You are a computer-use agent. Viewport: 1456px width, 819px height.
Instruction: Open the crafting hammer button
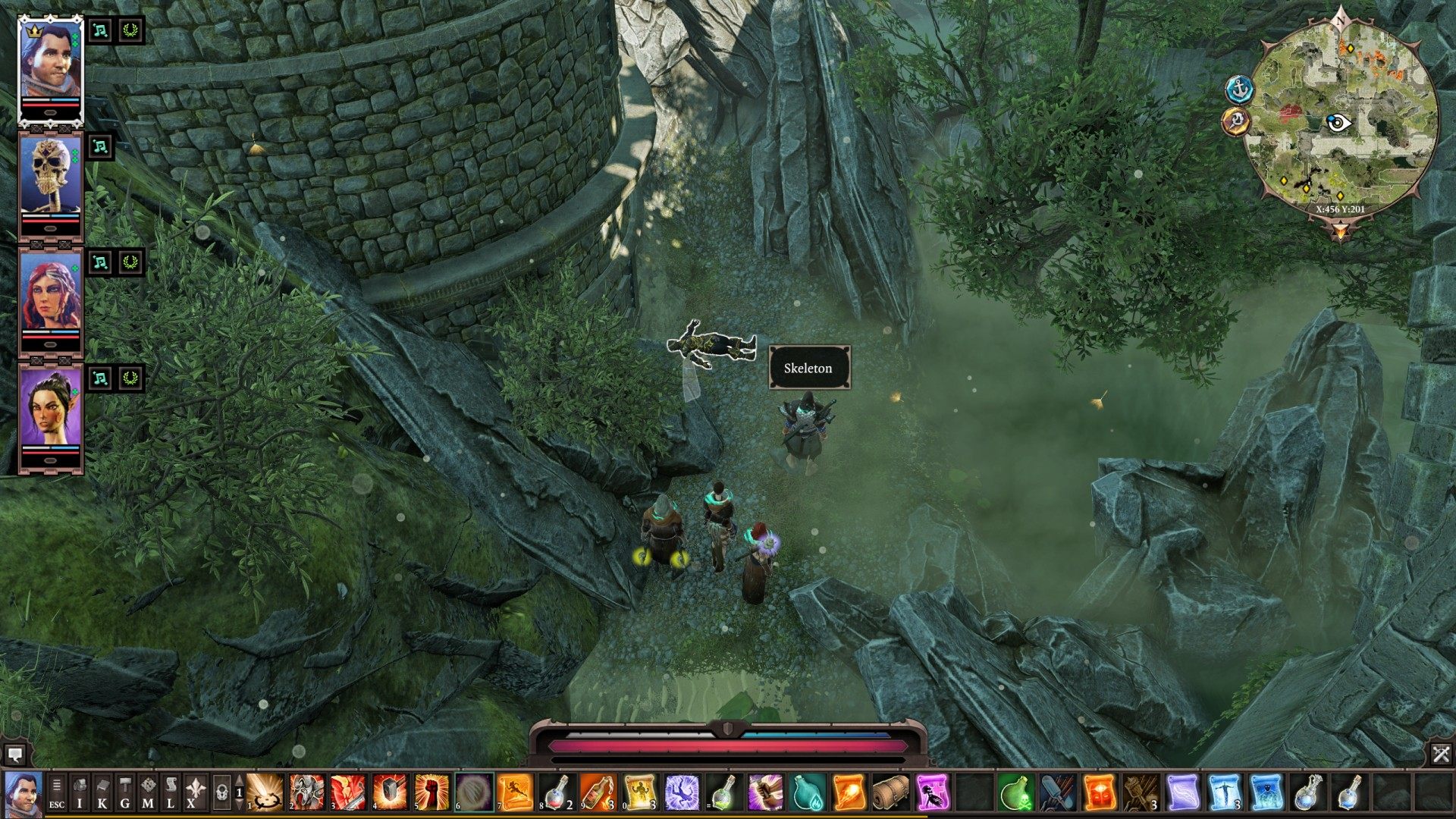tap(125, 792)
